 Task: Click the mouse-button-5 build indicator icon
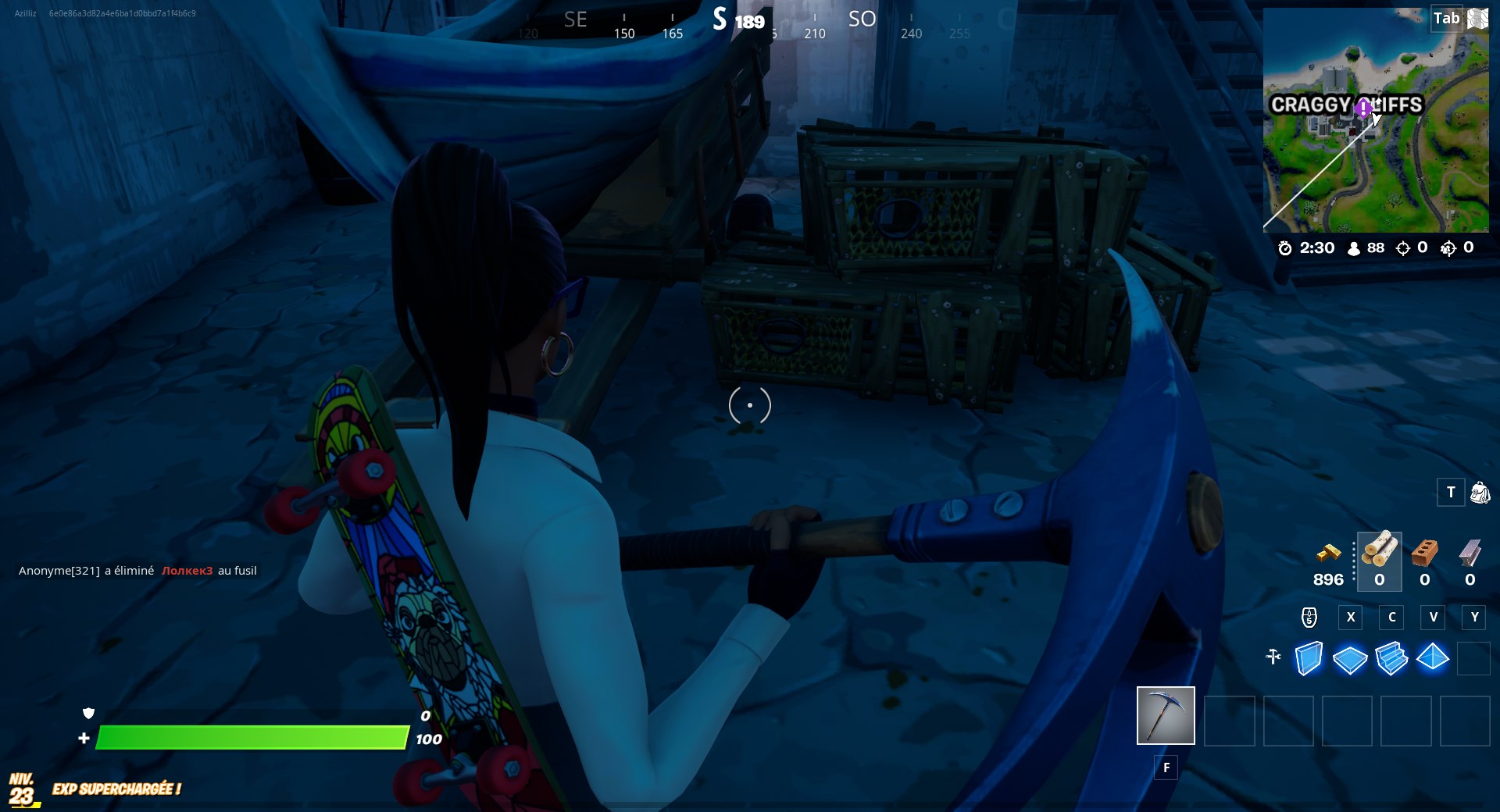coord(1310,618)
